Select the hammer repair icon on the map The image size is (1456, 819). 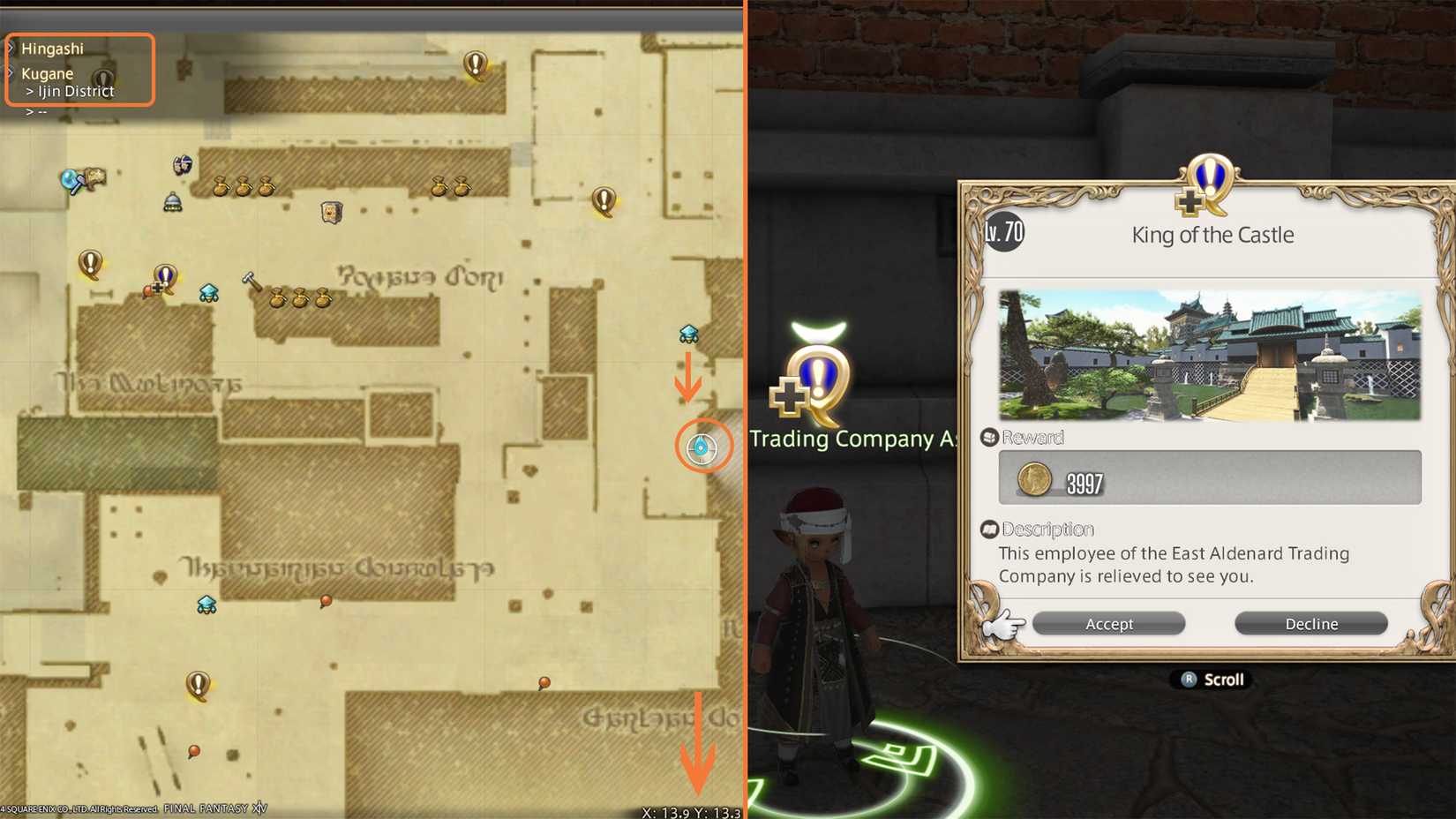click(249, 280)
